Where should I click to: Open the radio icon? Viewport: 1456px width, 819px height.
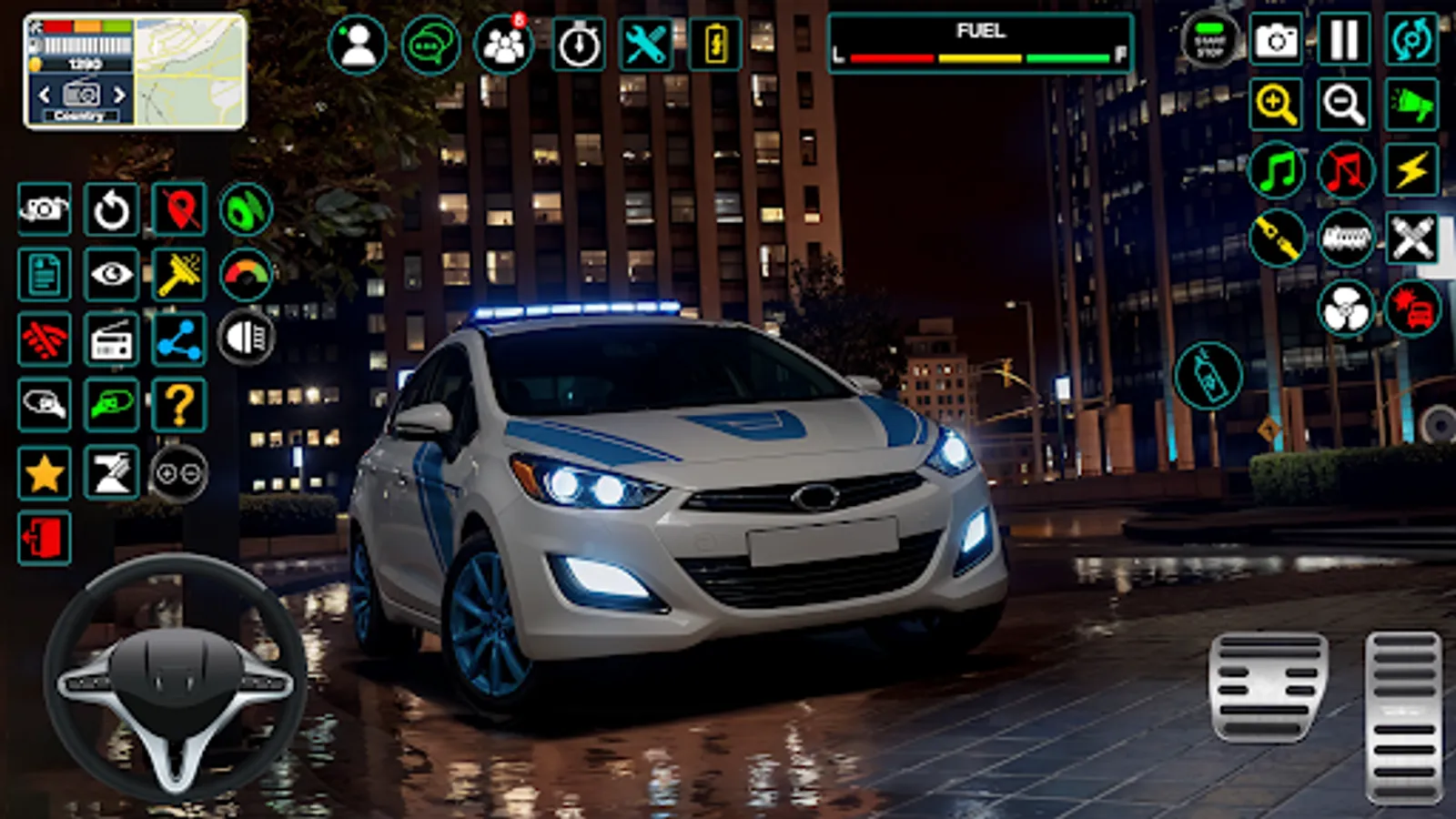click(x=111, y=338)
